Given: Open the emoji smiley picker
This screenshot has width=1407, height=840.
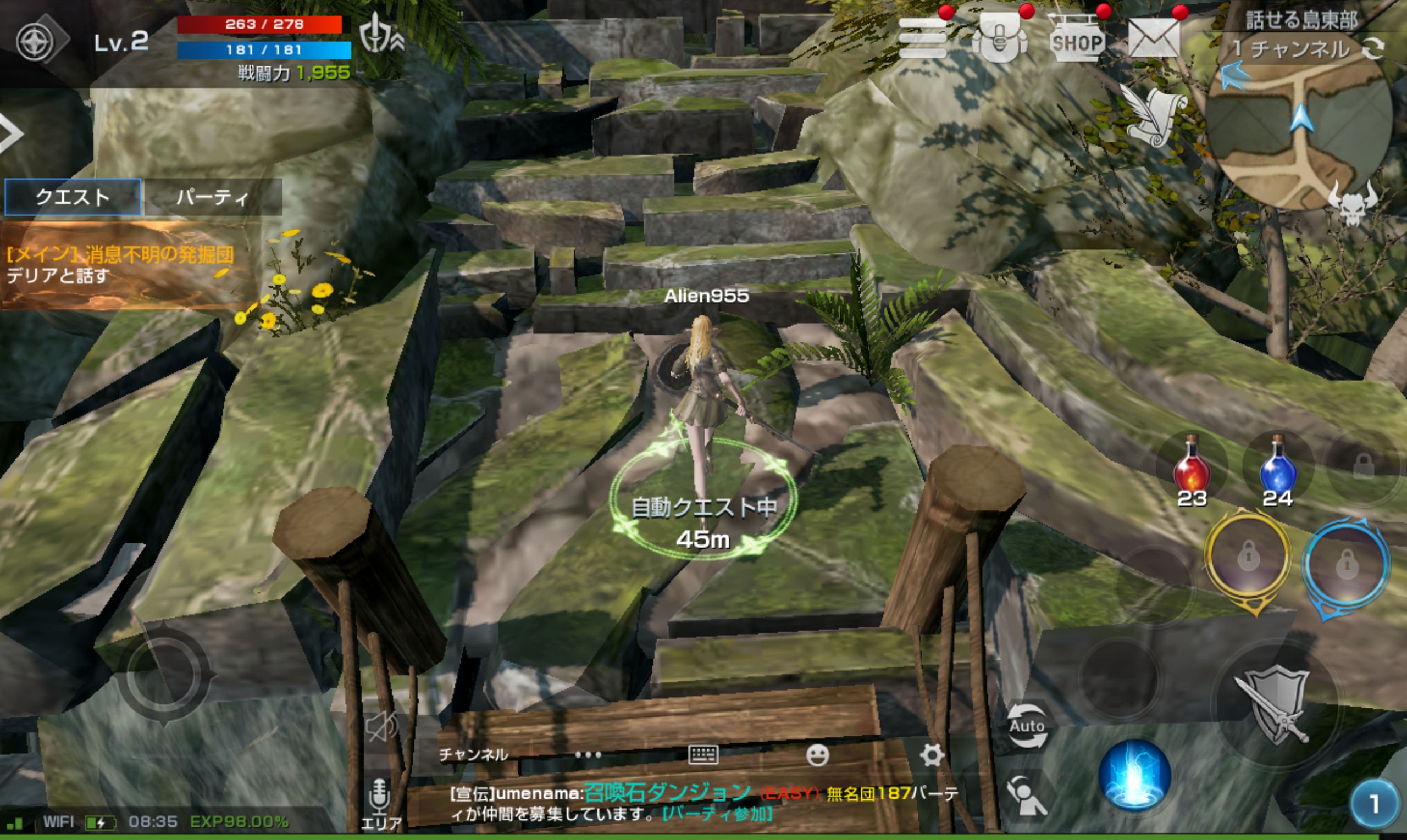Looking at the screenshot, I should (x=817, y=755).
